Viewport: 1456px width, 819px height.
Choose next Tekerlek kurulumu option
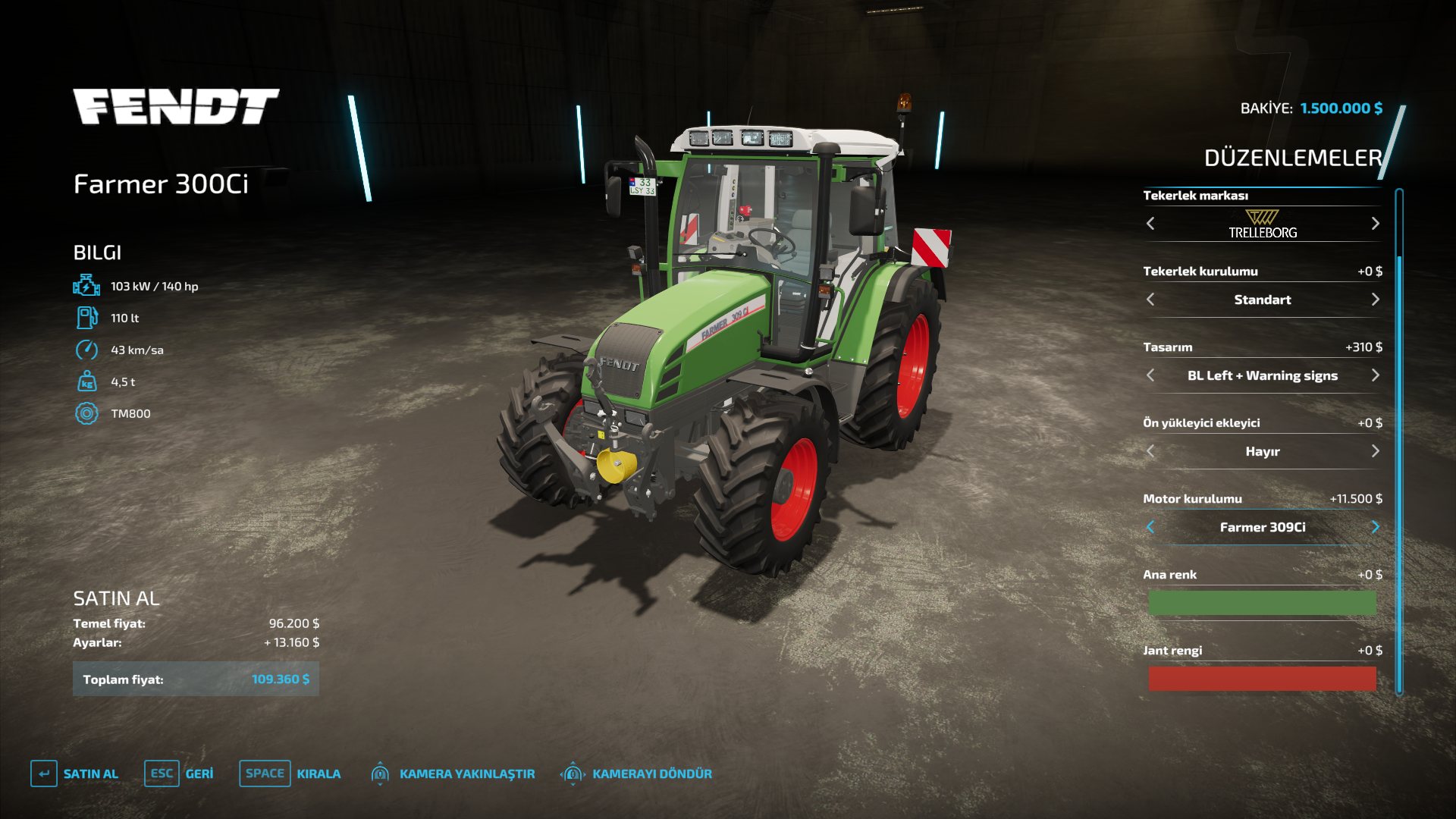click(1375, 300)
